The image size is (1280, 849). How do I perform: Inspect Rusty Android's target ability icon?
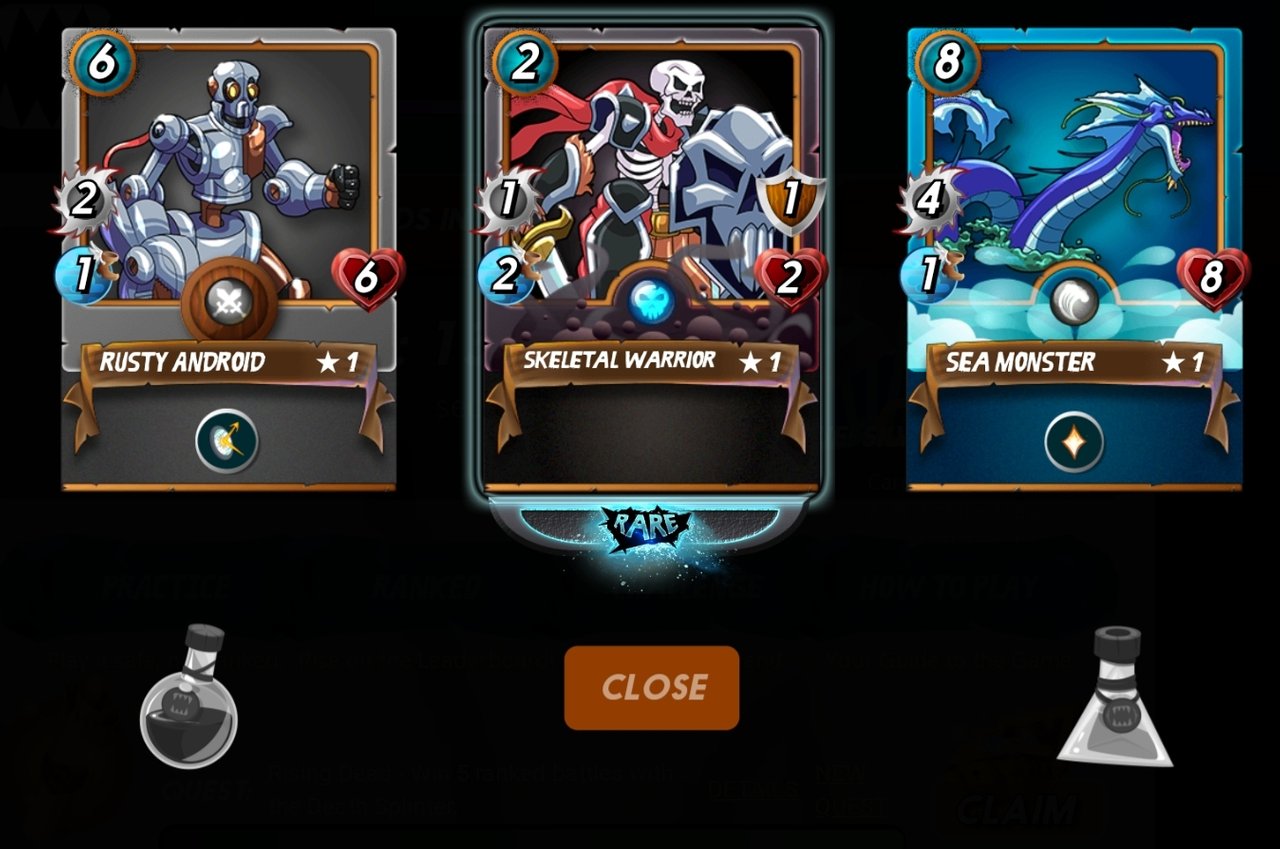coord(227,440)
